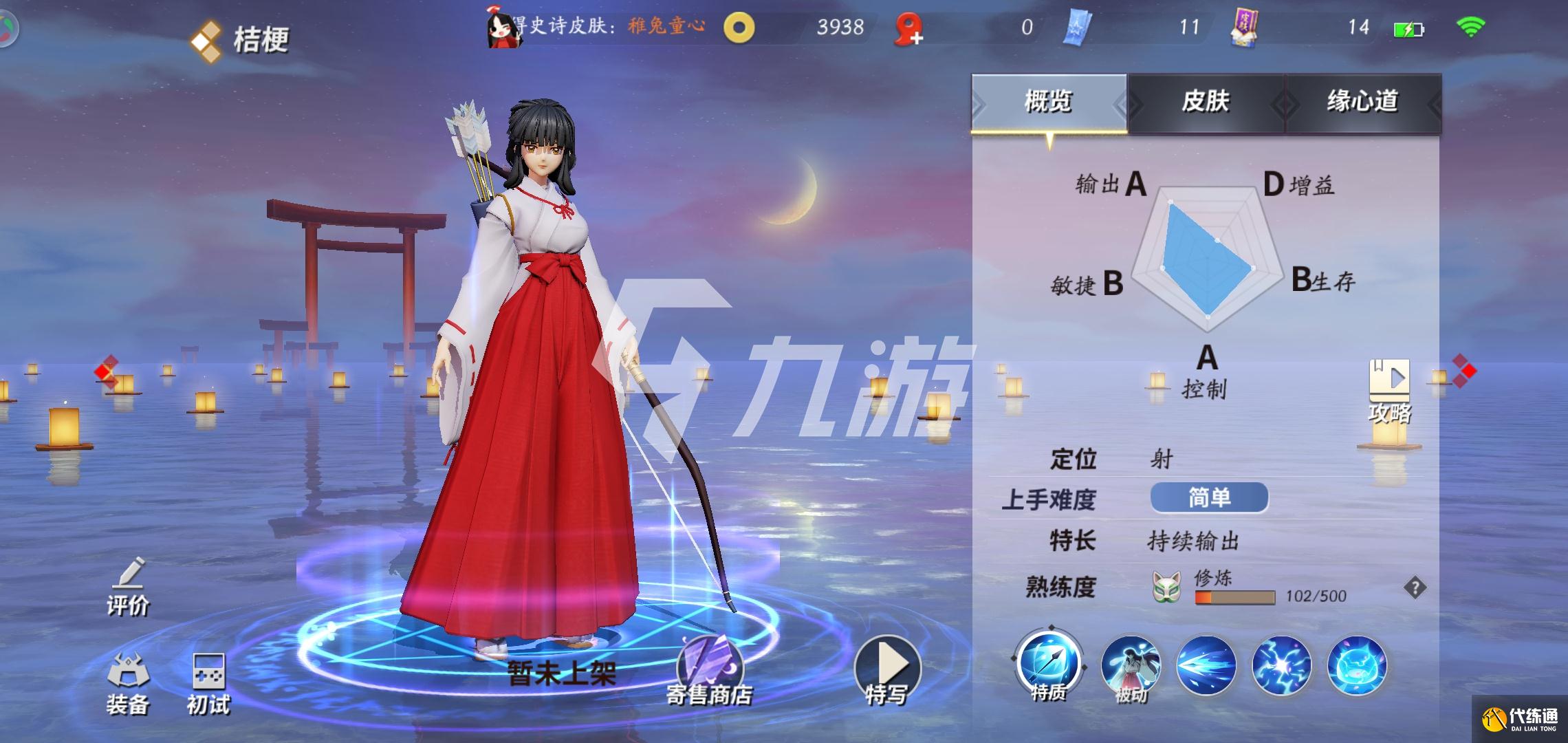Select the glowing arrow shot skill icon
The width and height of the screenshot is (1568, 743).
tap(1206, 666)
